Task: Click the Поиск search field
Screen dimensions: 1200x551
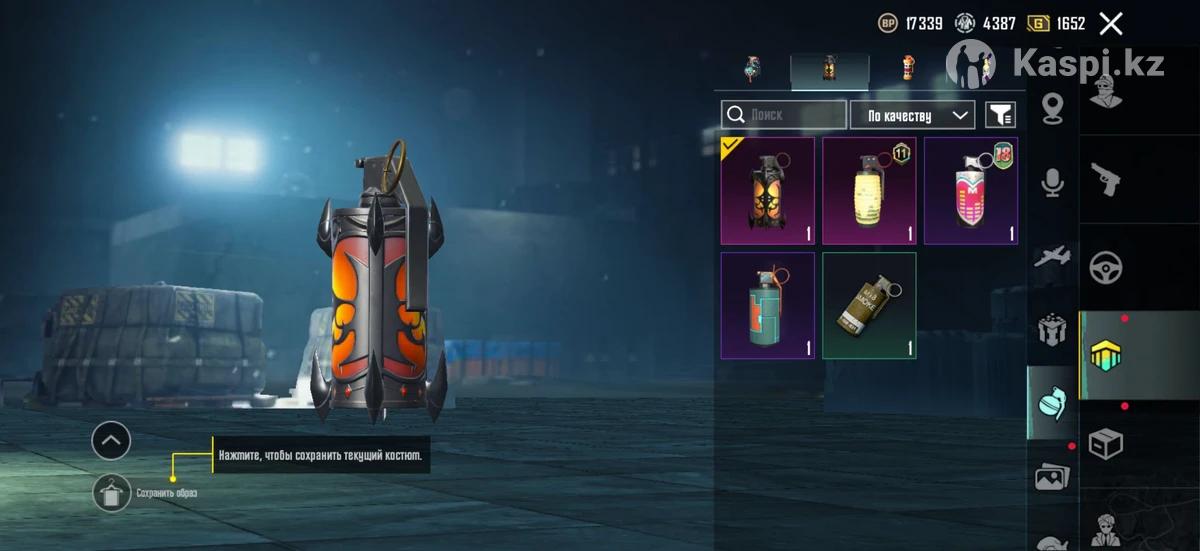Action: pos(784,115)
